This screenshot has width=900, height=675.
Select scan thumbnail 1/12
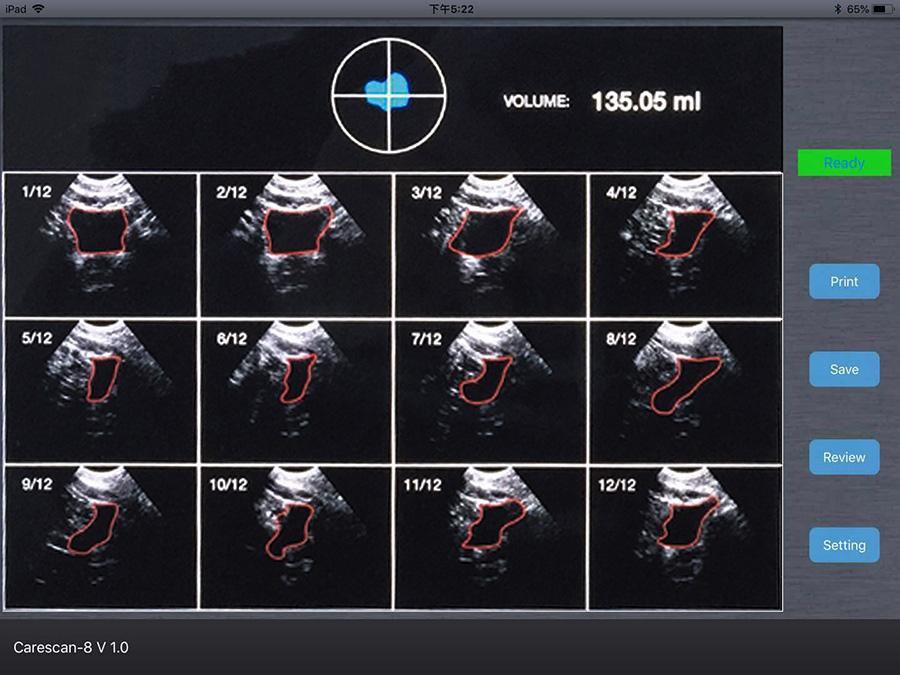coord(100,245)
